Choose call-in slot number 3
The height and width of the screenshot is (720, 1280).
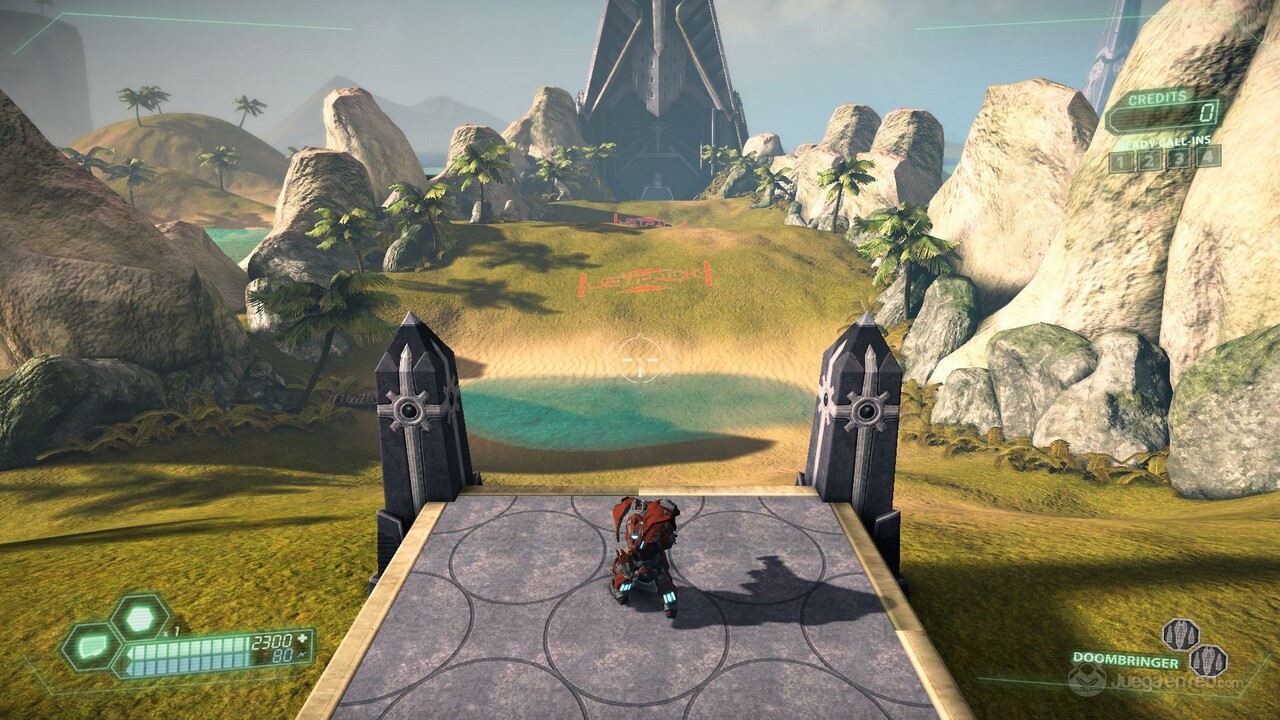tap(1180, 157)
